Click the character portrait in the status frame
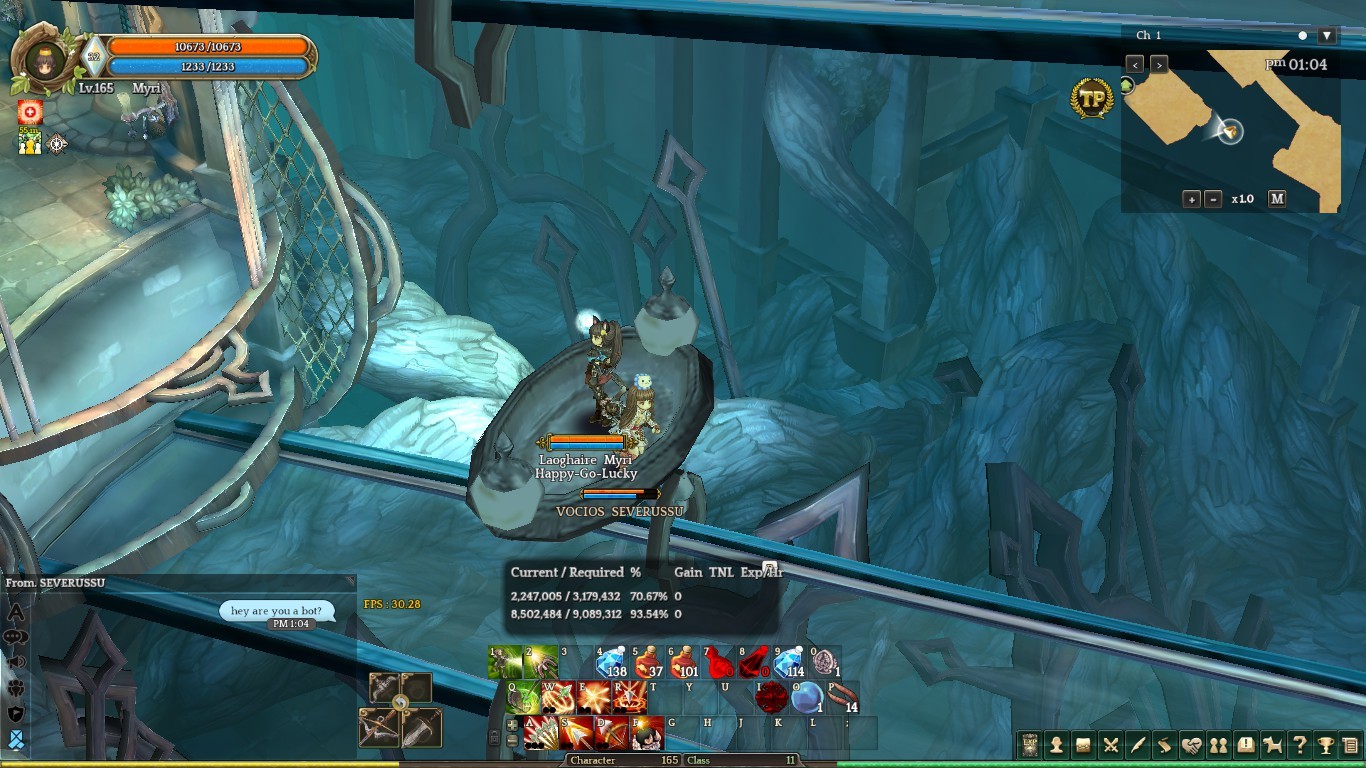 point(45,60)
